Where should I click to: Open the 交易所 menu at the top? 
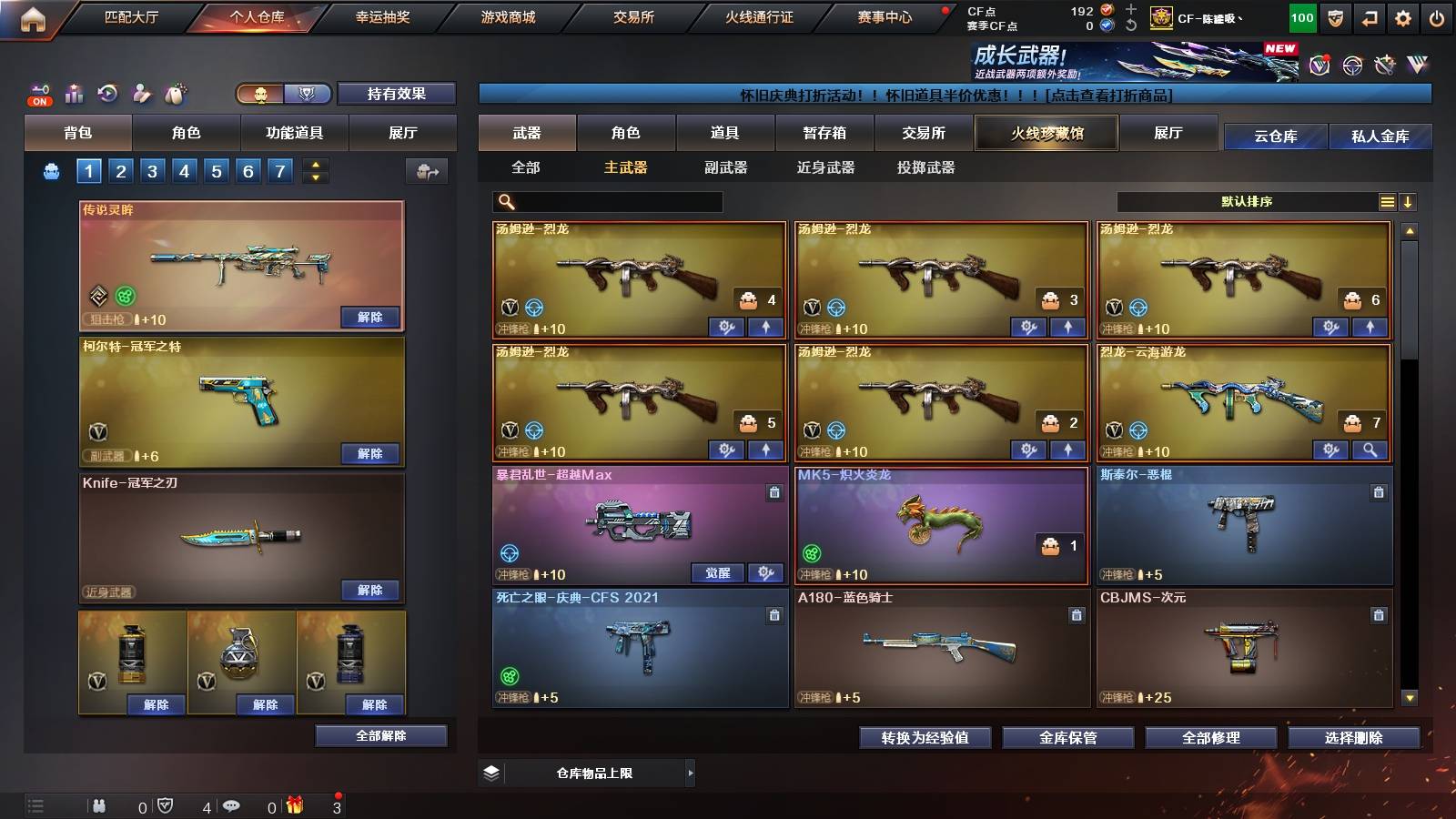(632, 16)
